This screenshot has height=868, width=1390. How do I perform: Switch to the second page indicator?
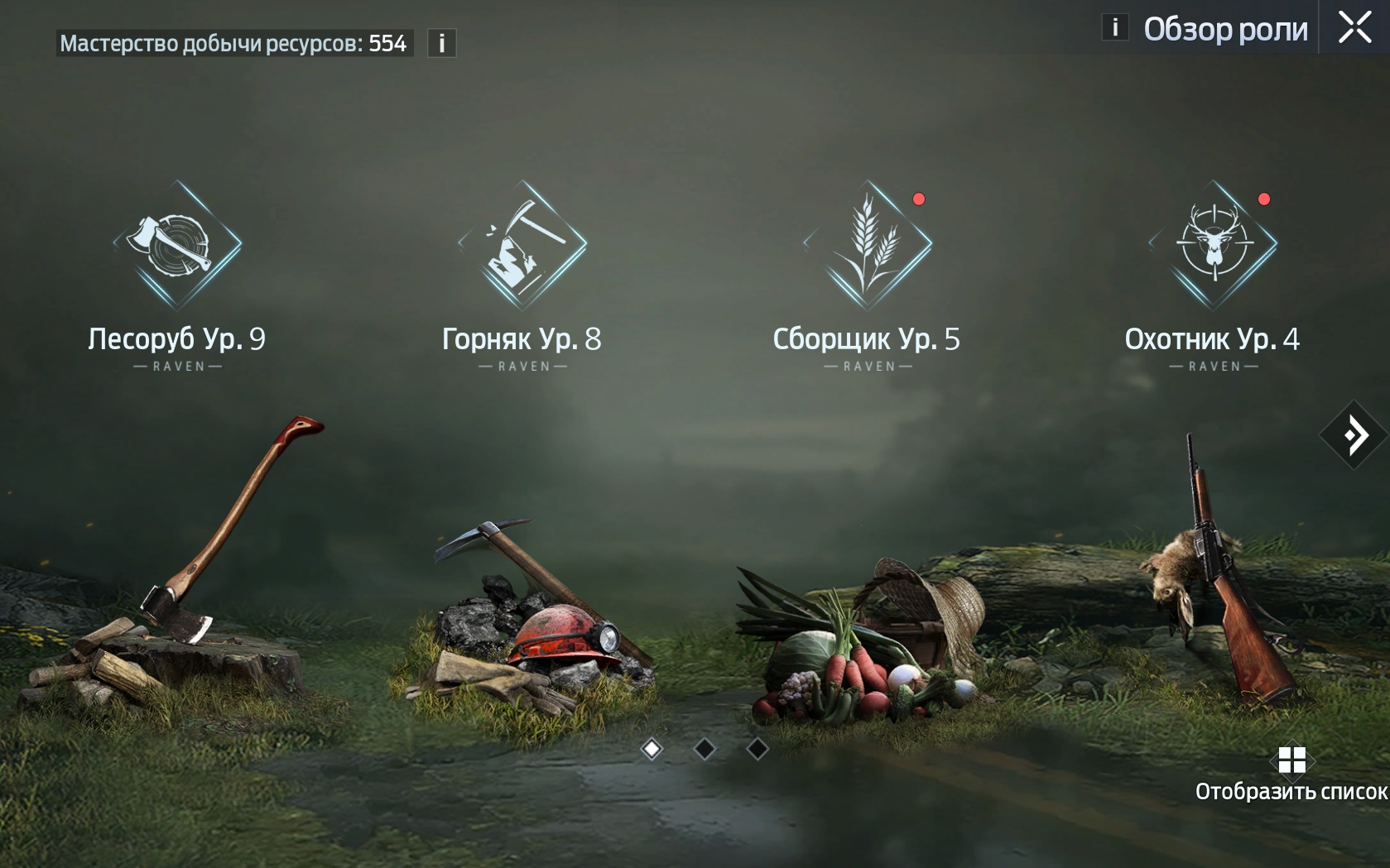click(x=705, y=749)
